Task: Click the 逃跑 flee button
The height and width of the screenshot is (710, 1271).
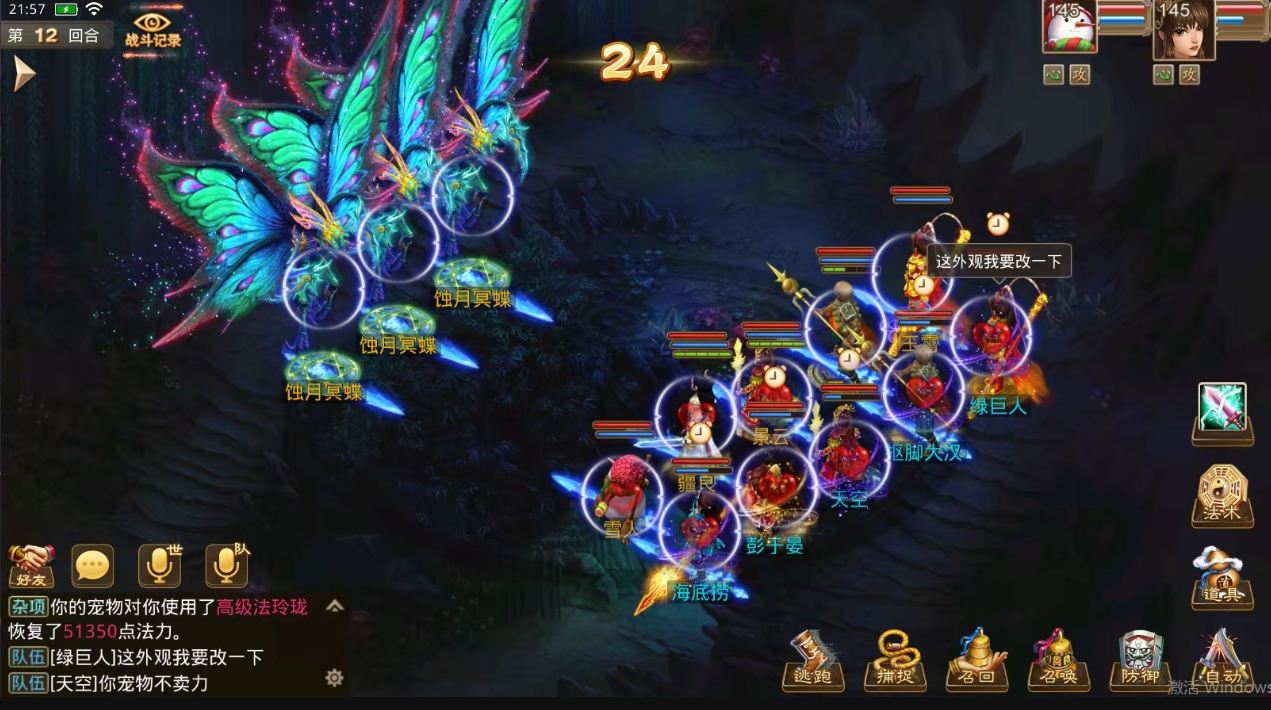Action: [812, 660]
